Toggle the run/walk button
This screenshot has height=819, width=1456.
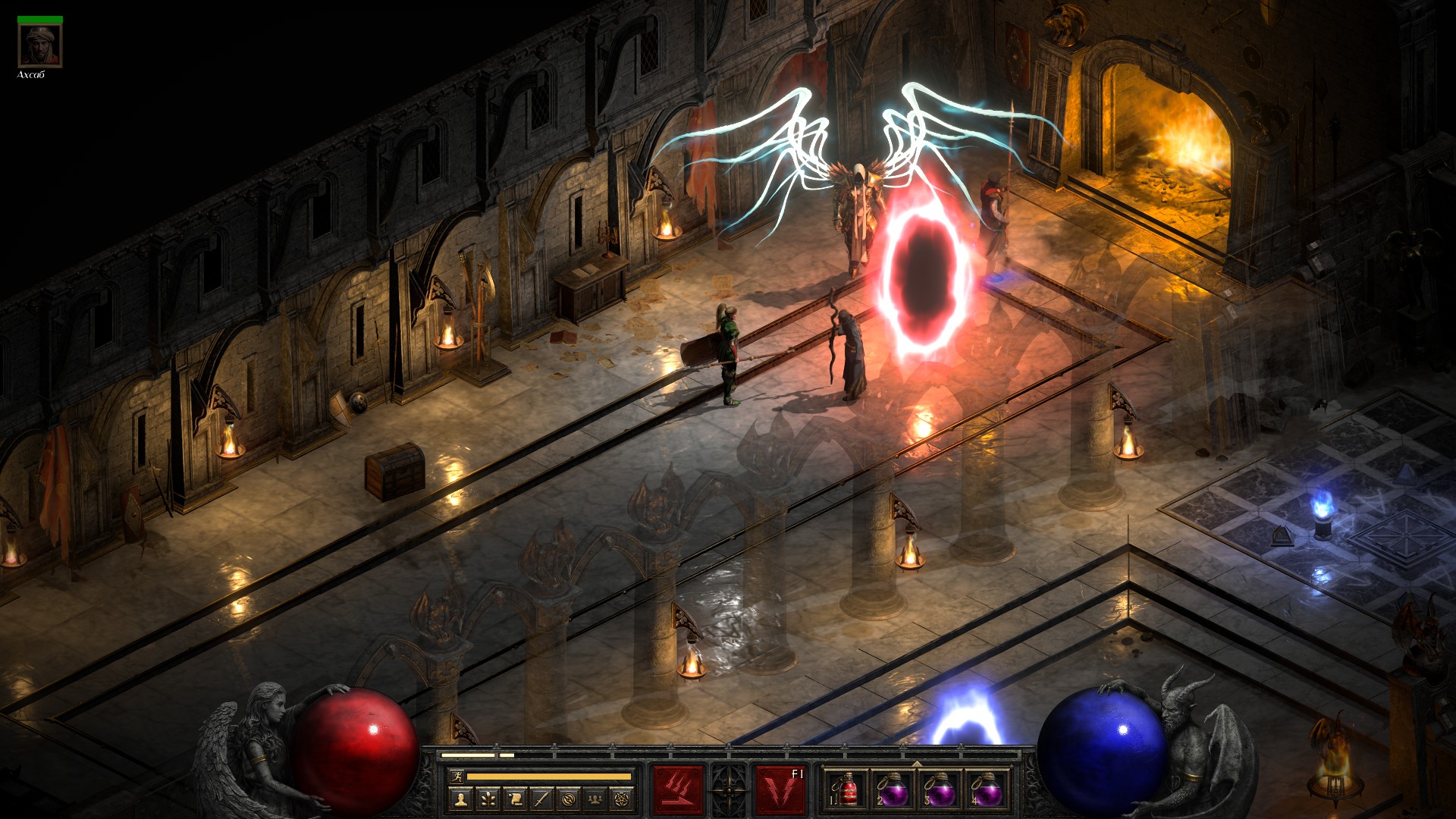(457, 776)
